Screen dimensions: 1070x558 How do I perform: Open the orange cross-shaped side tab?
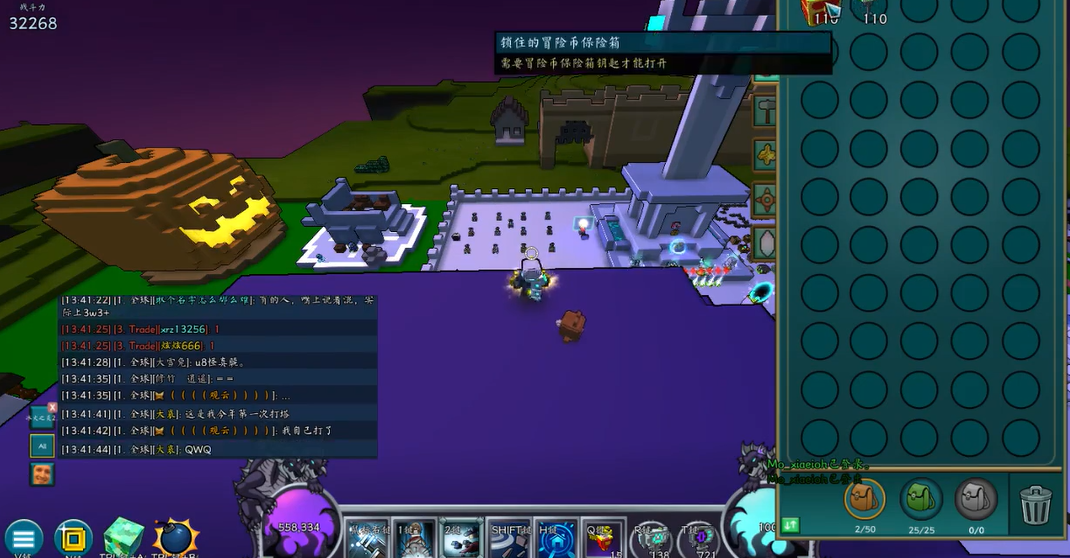(x=765, y=198)
